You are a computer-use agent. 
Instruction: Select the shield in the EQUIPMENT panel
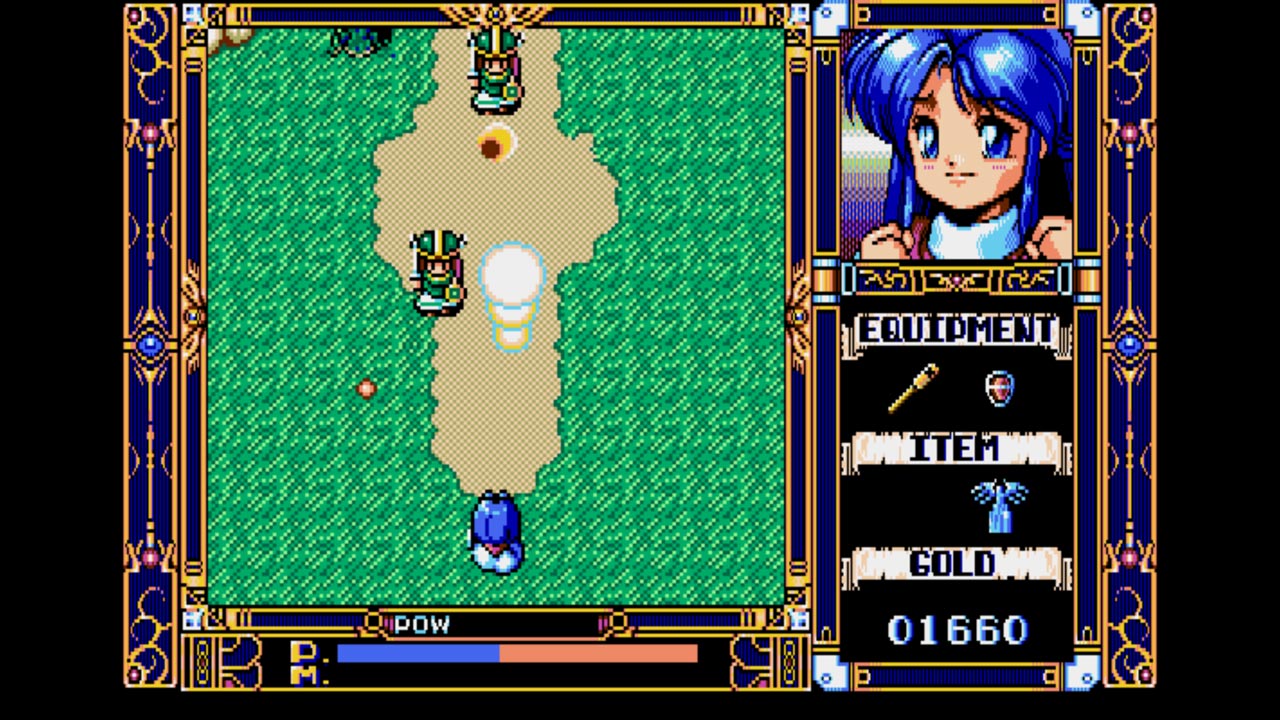[x=998, y=390]
